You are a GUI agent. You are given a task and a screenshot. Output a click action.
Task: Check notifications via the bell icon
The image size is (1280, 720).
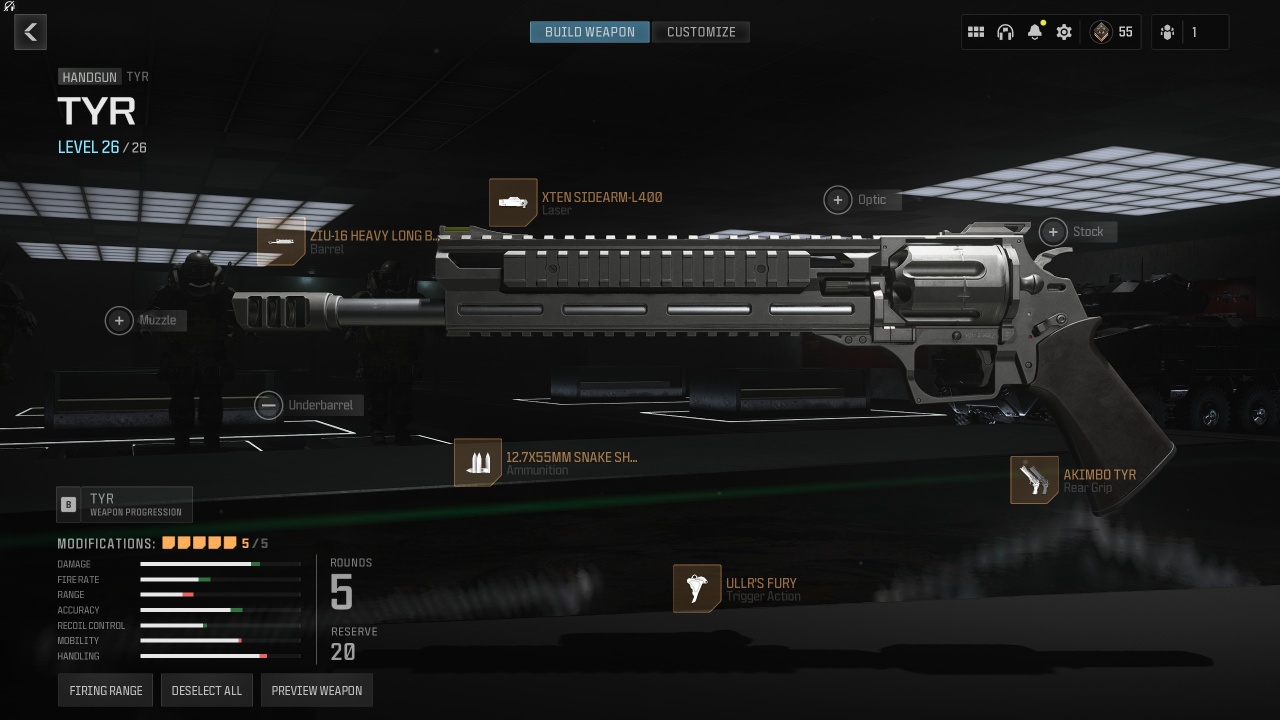click(1035, 32)
